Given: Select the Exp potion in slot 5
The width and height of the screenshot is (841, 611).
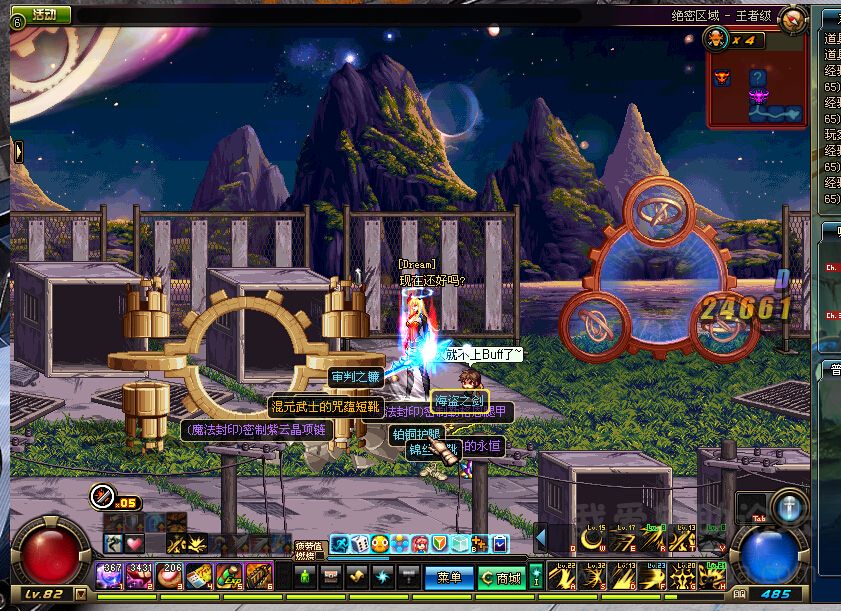Looking at the screenshot, I should point(229,576).
